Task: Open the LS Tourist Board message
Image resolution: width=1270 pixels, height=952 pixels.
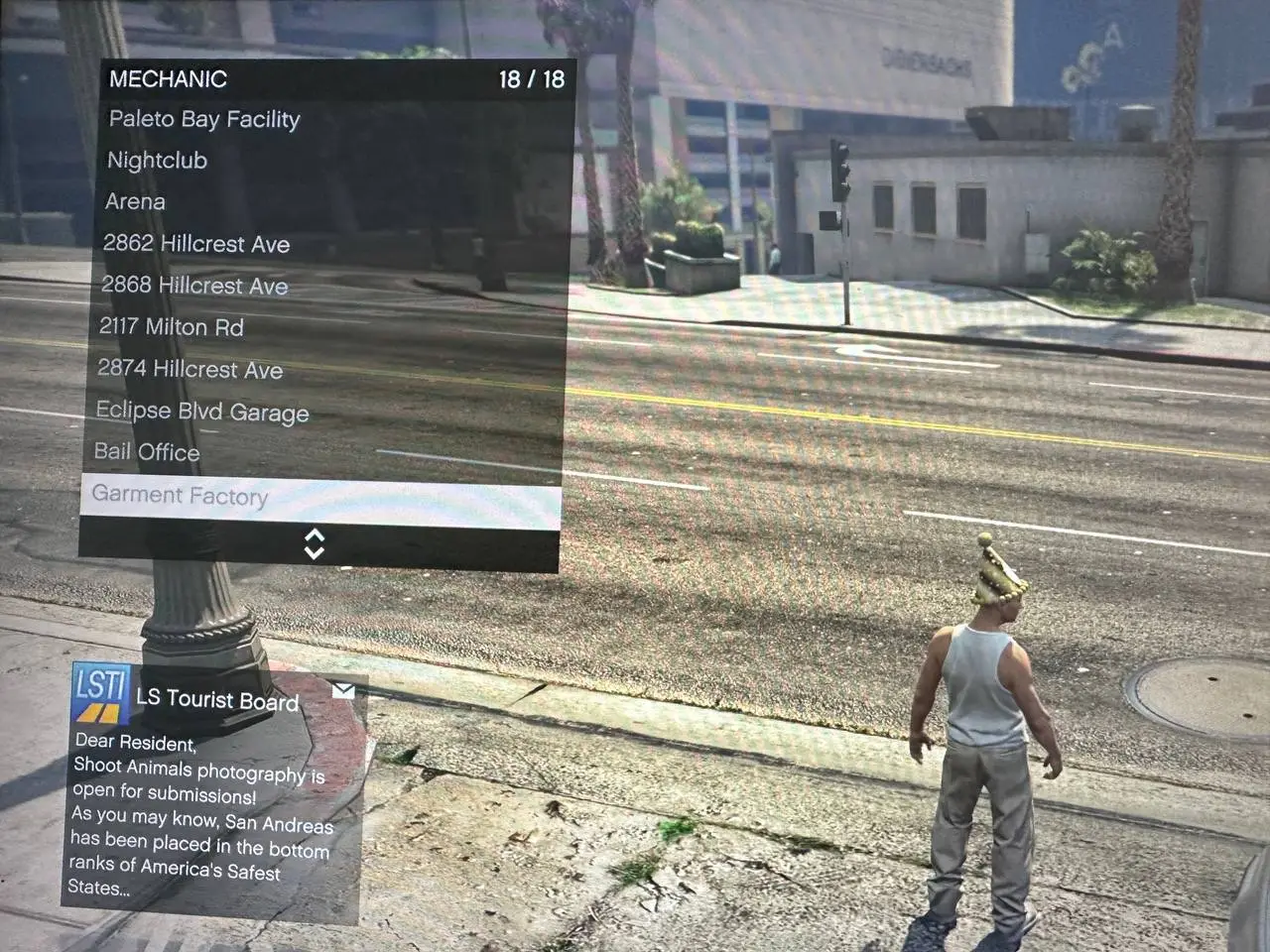Action: 216,701
